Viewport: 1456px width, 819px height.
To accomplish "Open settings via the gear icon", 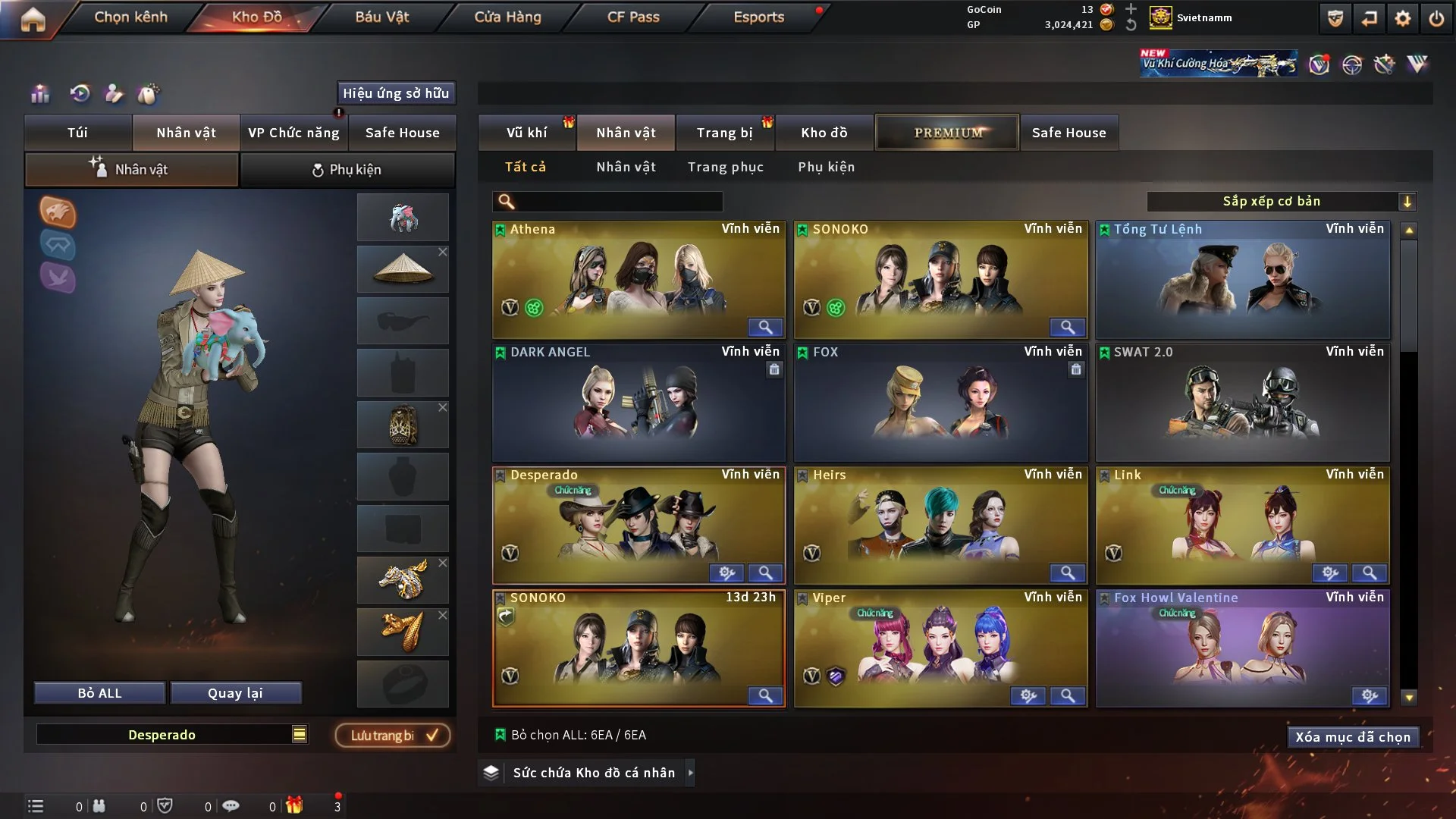I will pyautogui.click(x=1403, y=18).
